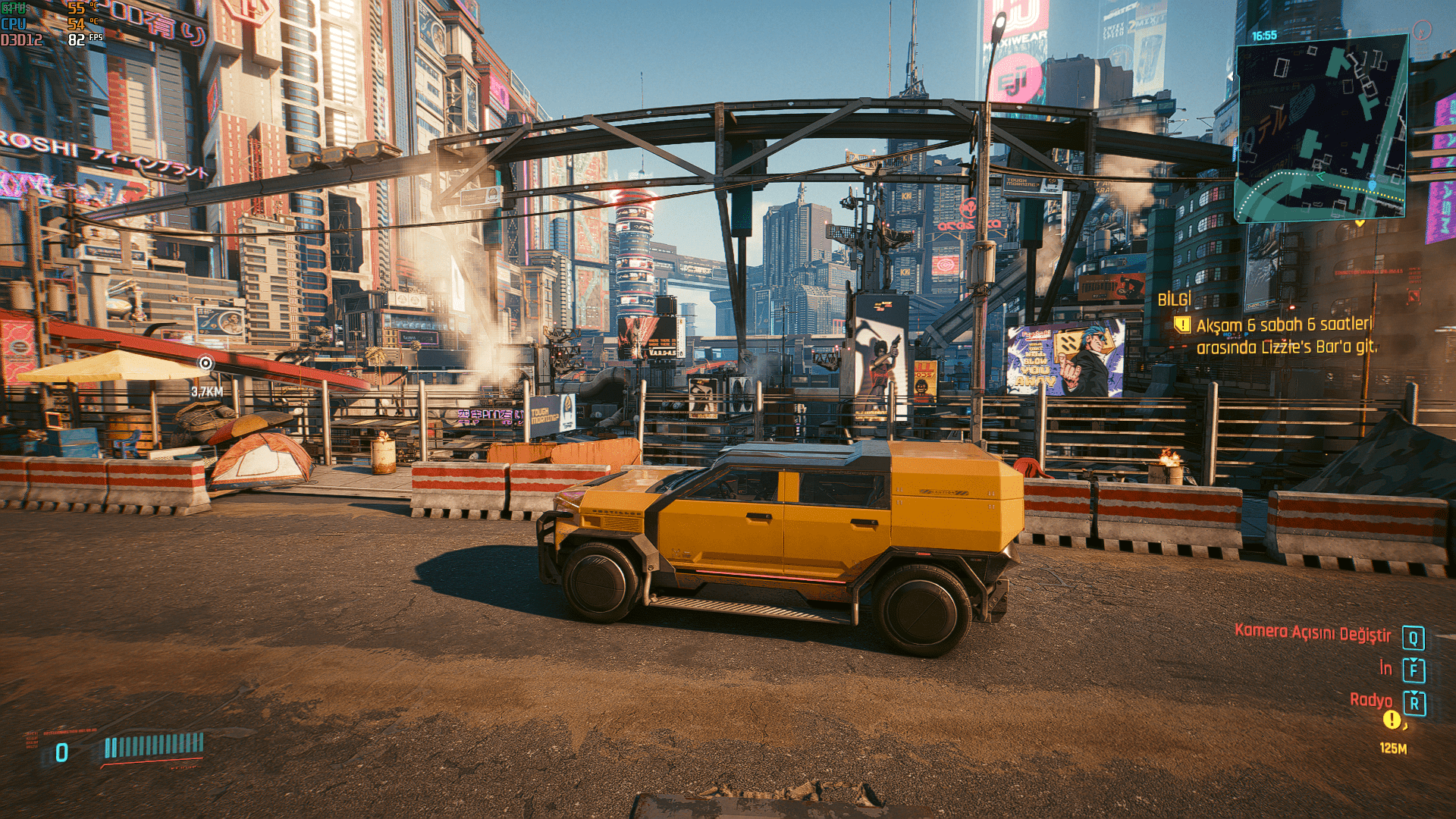Select the yellow 125M quest marker
Viewport: 1456px width, 819px height.
pyautogui.click(x=1392, y=720)
